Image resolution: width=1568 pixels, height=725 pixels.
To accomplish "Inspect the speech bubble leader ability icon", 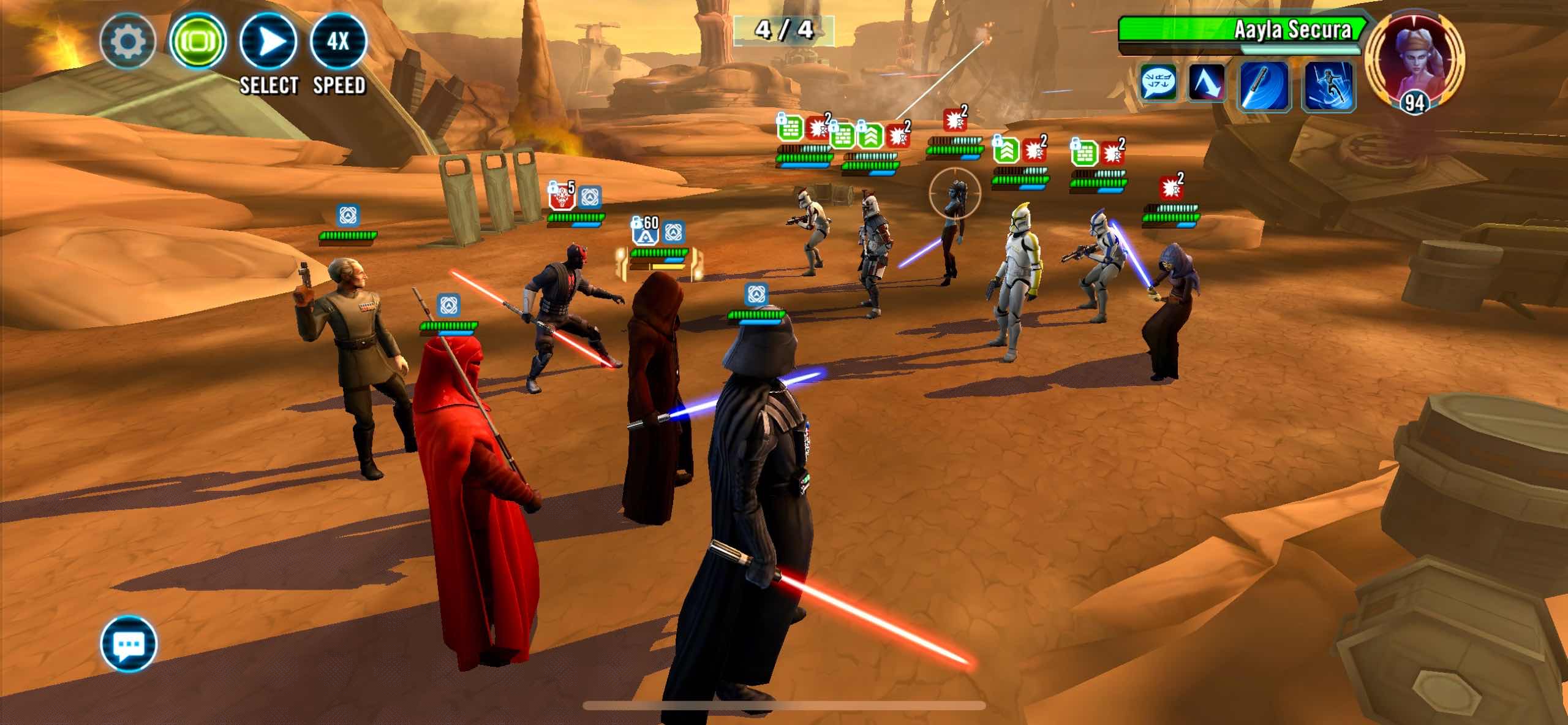I will [1158, 83].
